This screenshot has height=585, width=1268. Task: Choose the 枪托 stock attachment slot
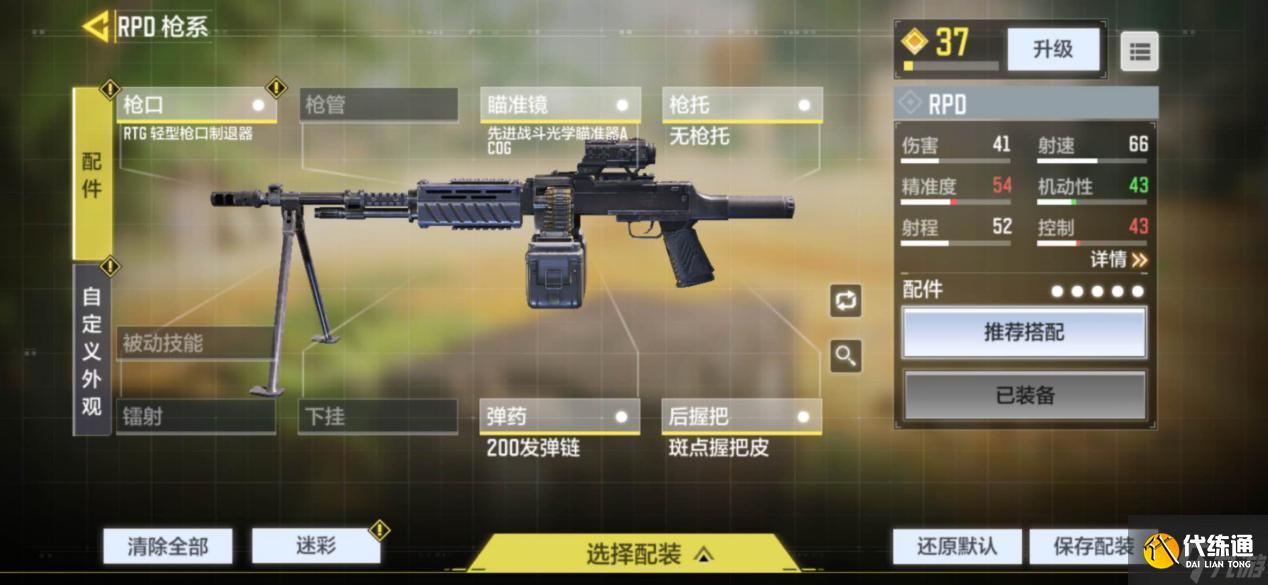coord(742,105)
